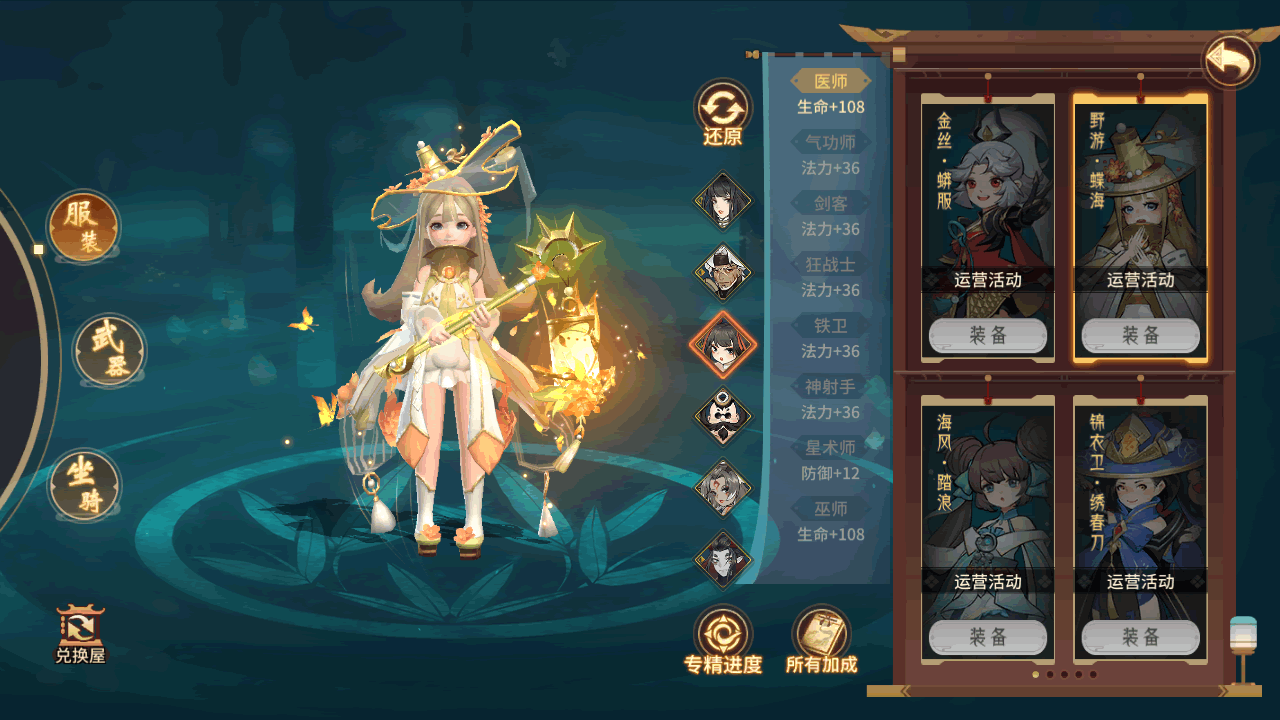Preview the 海风·踏浪 costume card

pyautogui.click(x=988, y=490)
